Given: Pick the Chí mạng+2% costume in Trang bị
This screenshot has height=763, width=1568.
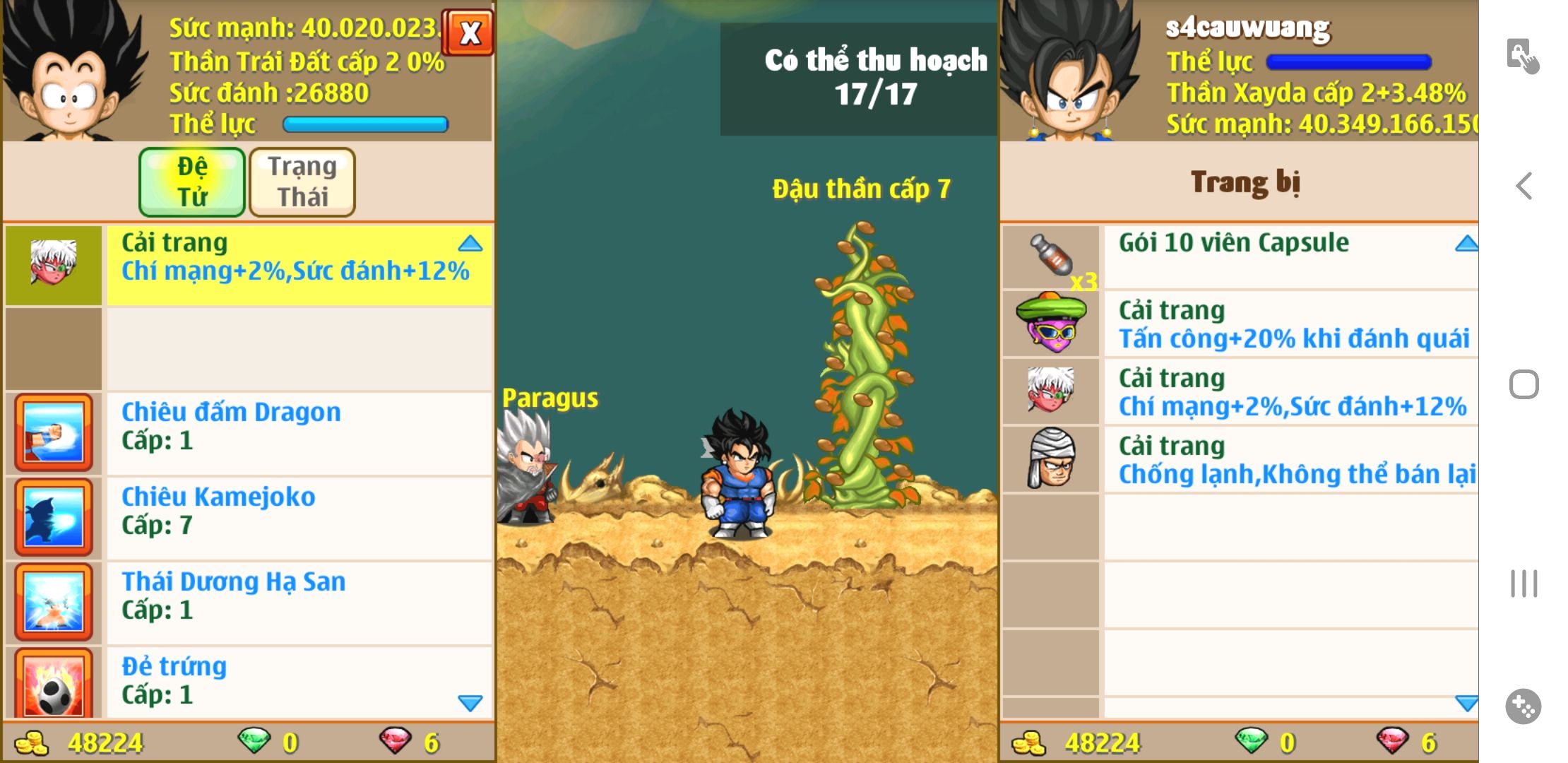Looking at the screenshot, I should [1271, 391].
